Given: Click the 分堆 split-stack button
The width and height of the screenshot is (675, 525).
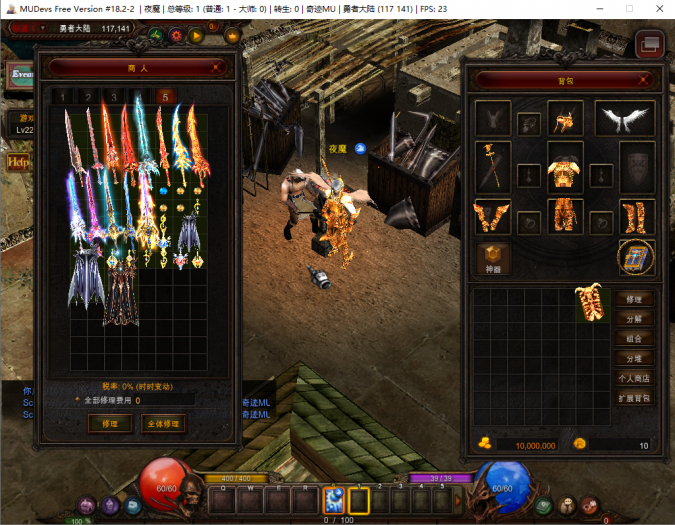Looking at the screenshot, I should pyautogui.click(x=634, y=358).
